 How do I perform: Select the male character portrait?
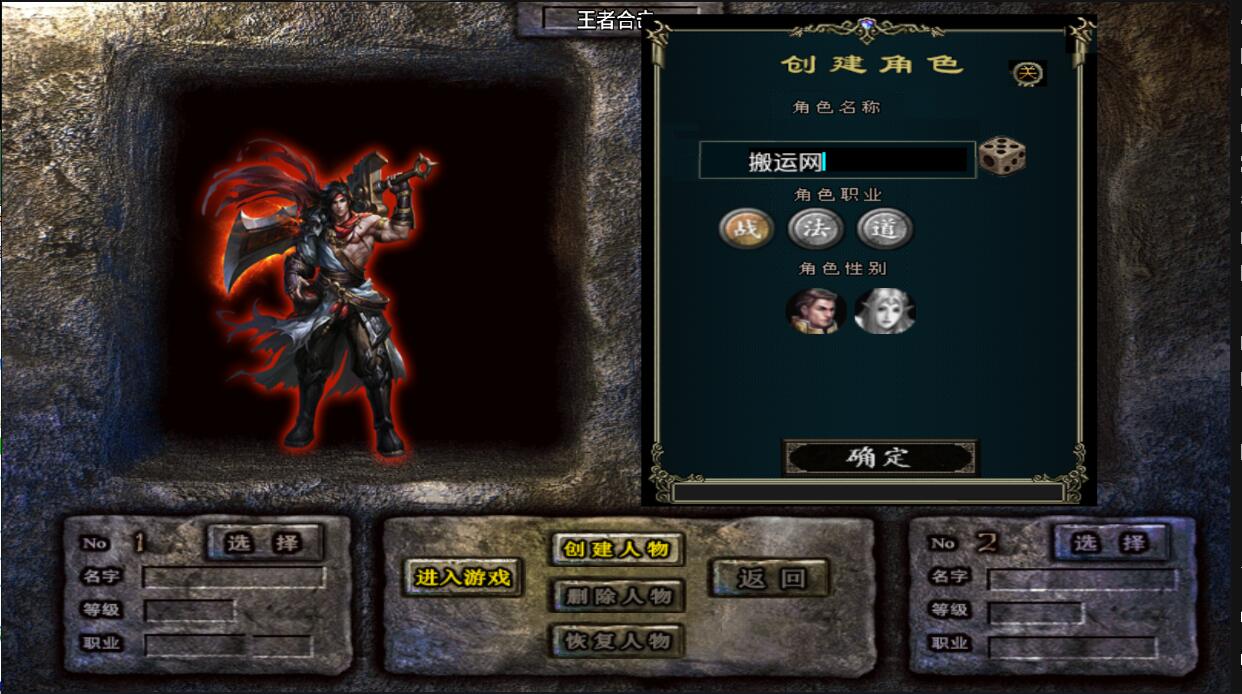point(815,311)
